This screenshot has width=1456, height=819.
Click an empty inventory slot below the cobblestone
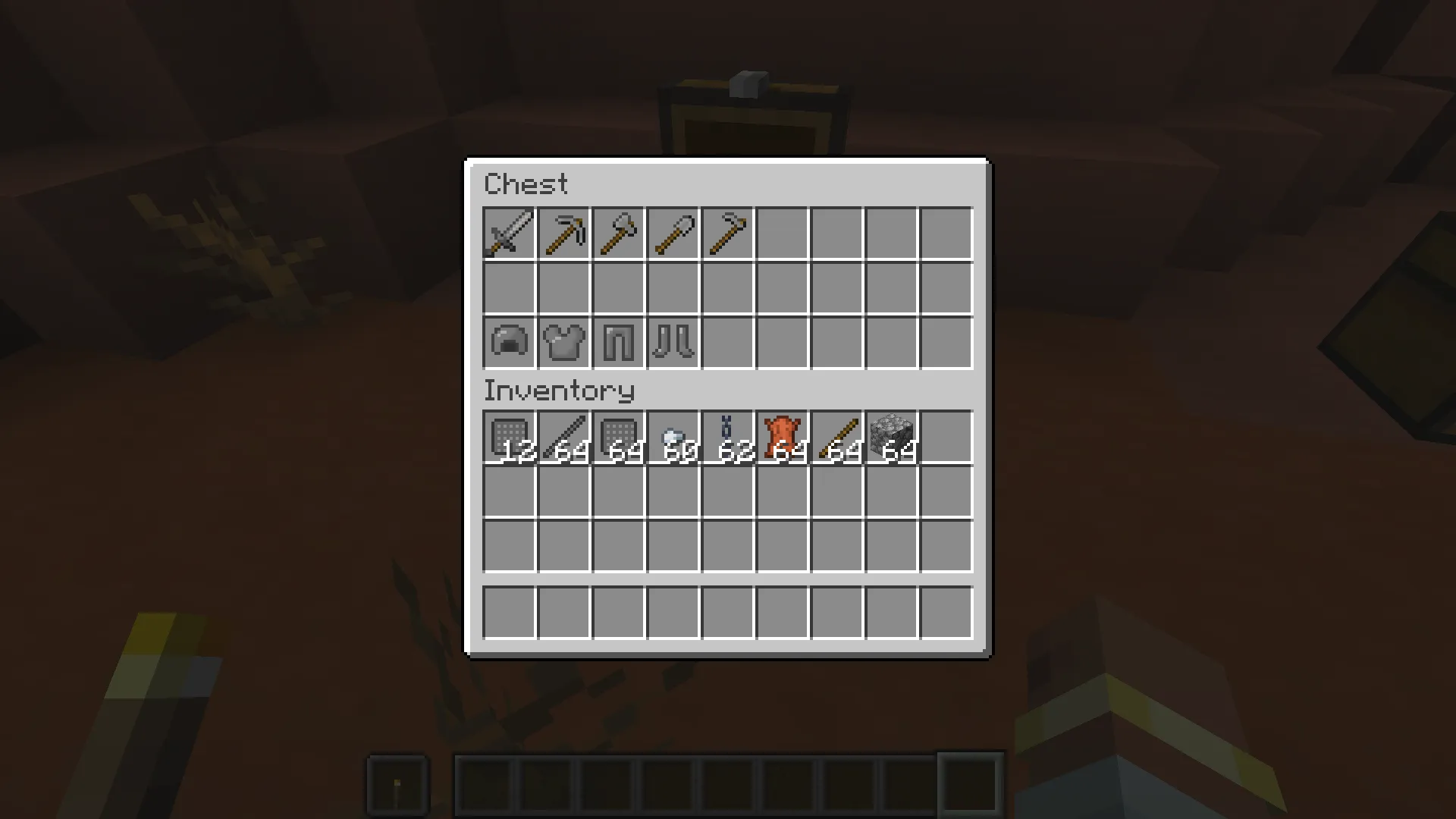pos(890,493)
